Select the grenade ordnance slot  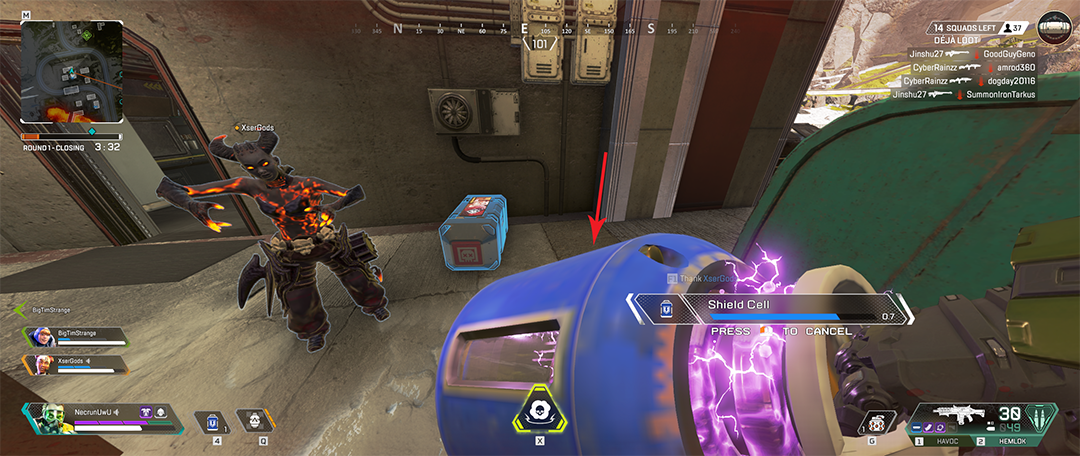(877, 423)
